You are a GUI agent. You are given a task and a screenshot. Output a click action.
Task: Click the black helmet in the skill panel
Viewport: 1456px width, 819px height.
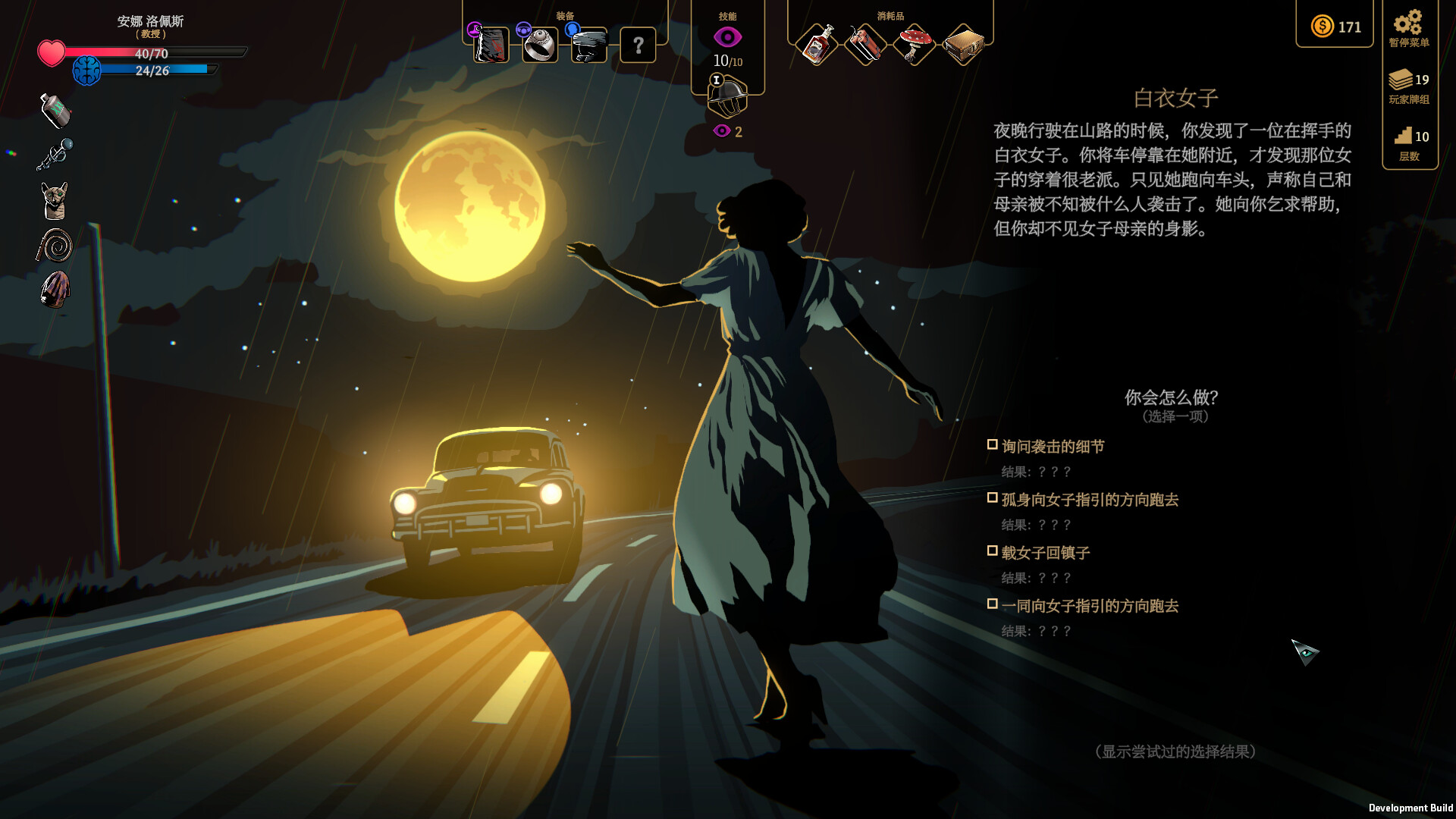point(727,96)
